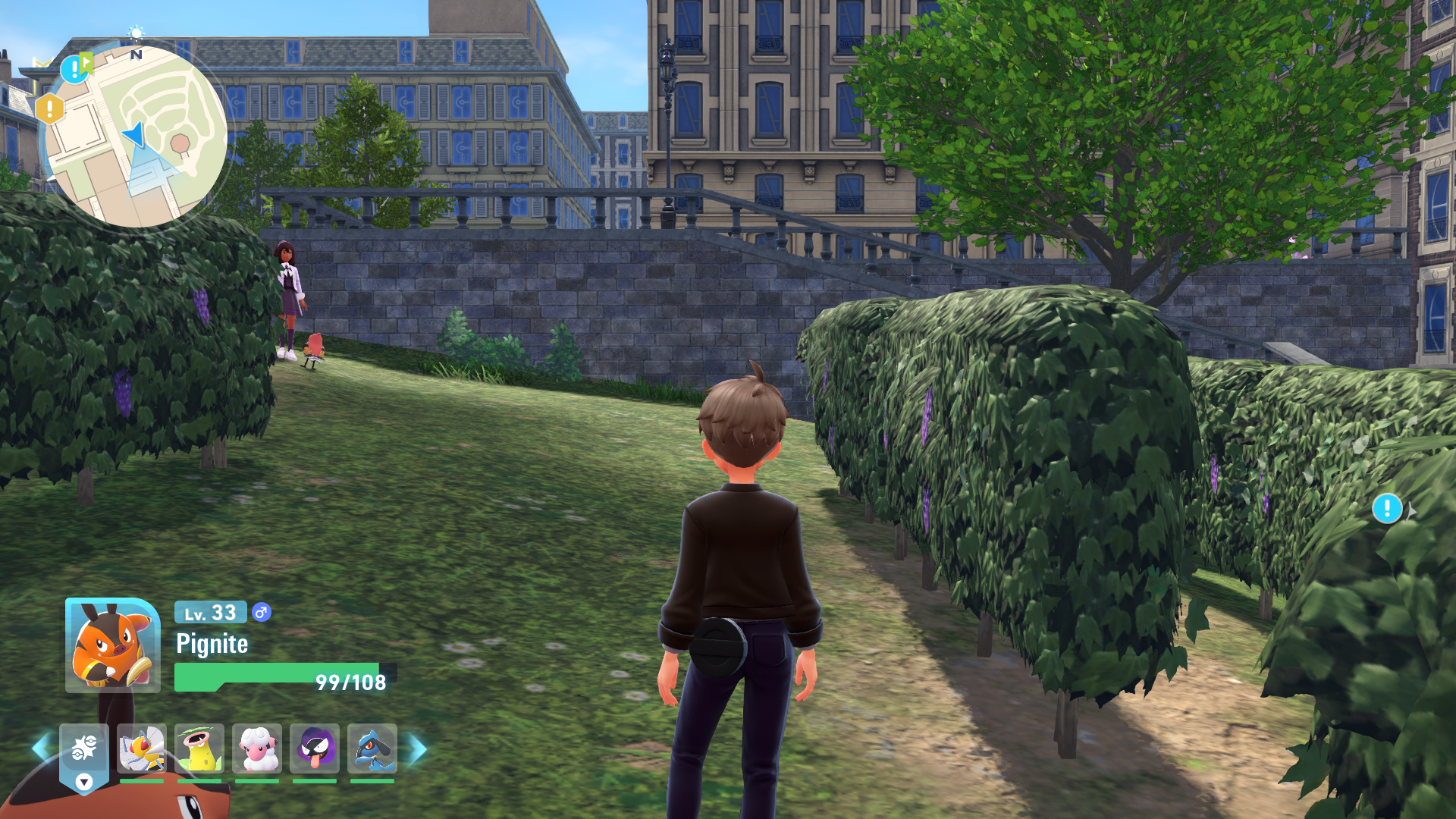Select the yellow hexagon exclamation marker on minimap
1456x819 pixels.
pyautogui.click(x=49, y=109)
